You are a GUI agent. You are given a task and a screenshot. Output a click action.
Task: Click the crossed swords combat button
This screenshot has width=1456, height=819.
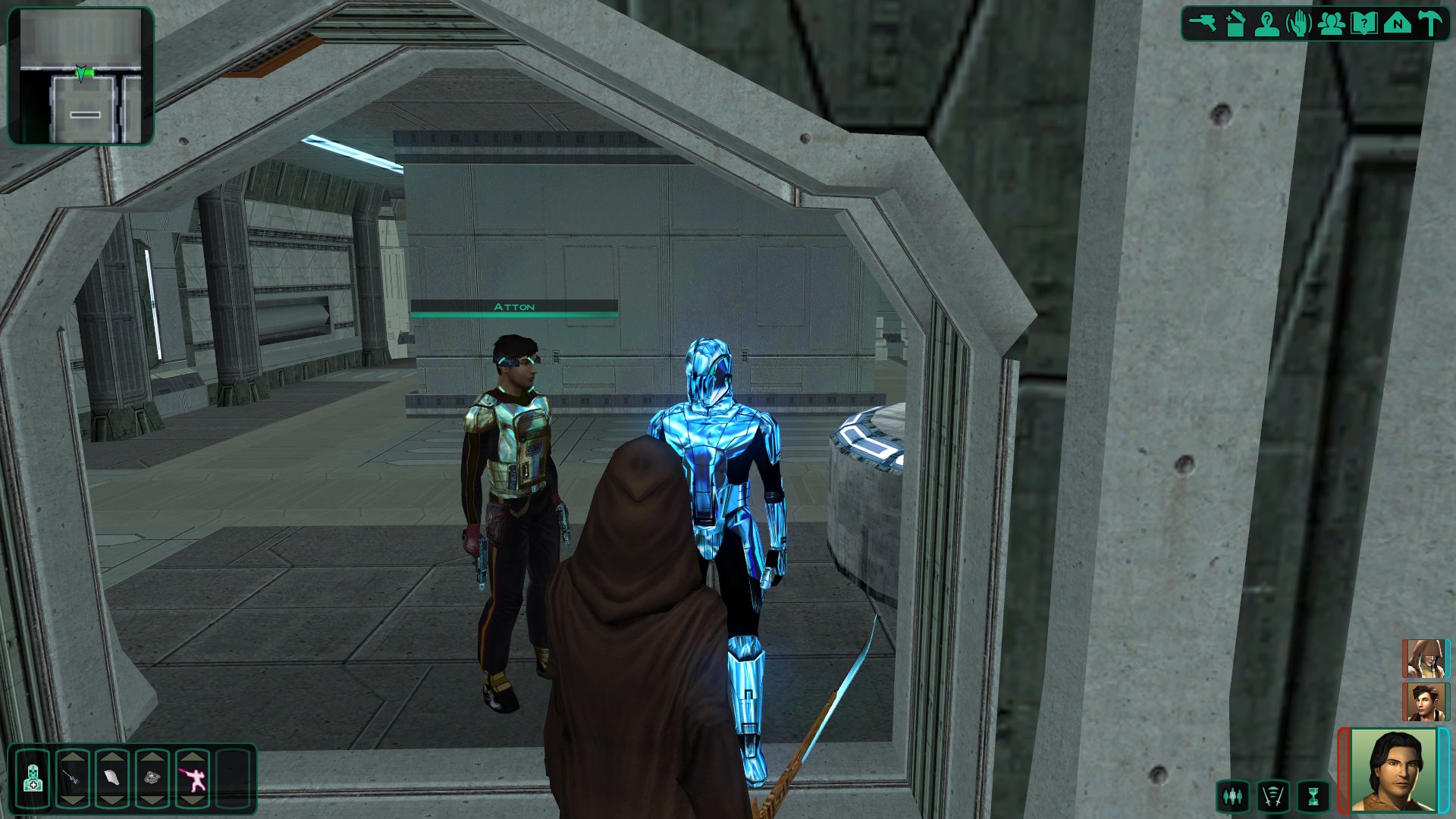(1273, 796)
